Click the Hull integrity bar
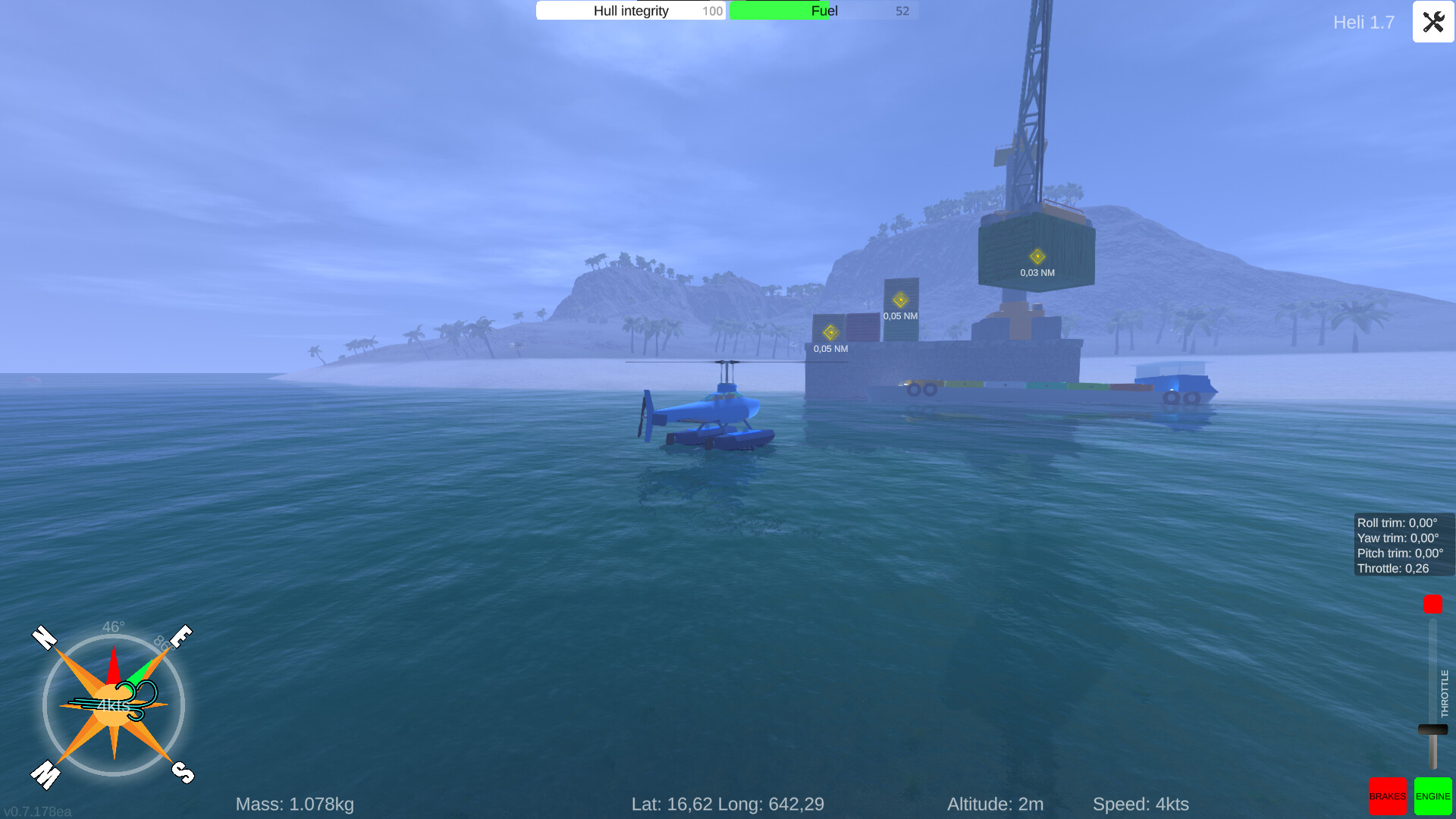 point(631,11)
